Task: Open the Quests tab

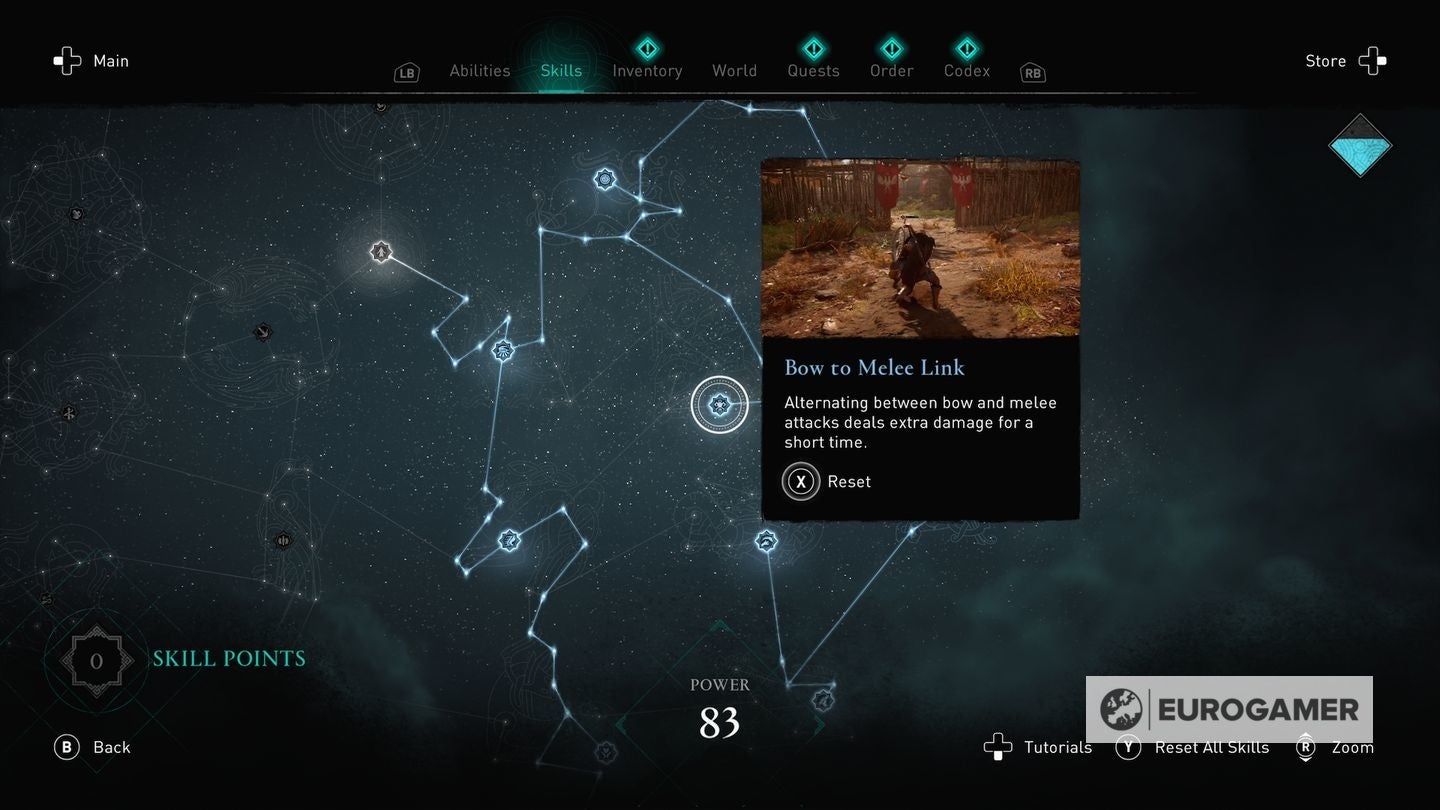Action: [x=813, y=70]
